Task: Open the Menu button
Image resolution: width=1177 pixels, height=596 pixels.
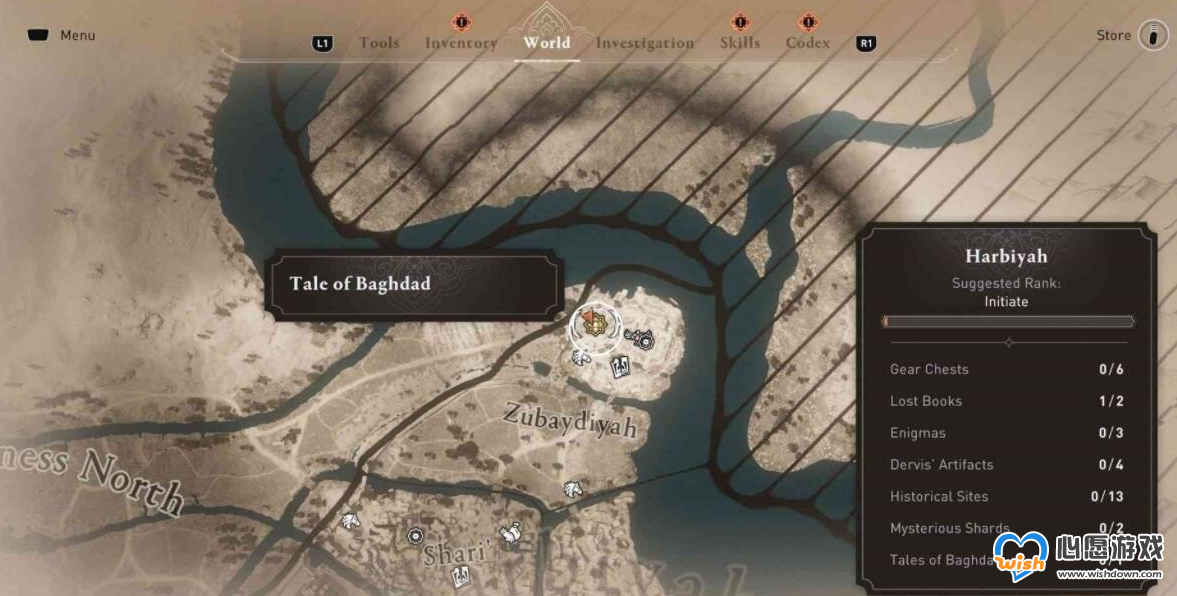Action: pos(62,36)
